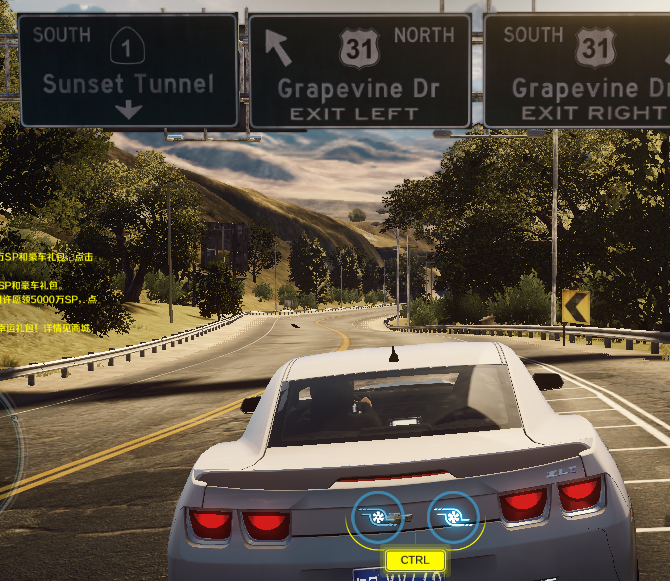Click the 幸运礼包 lucky gift announcement line
Image resolution: width=670 pixels, height=581 pixels.
coord(45,328)
